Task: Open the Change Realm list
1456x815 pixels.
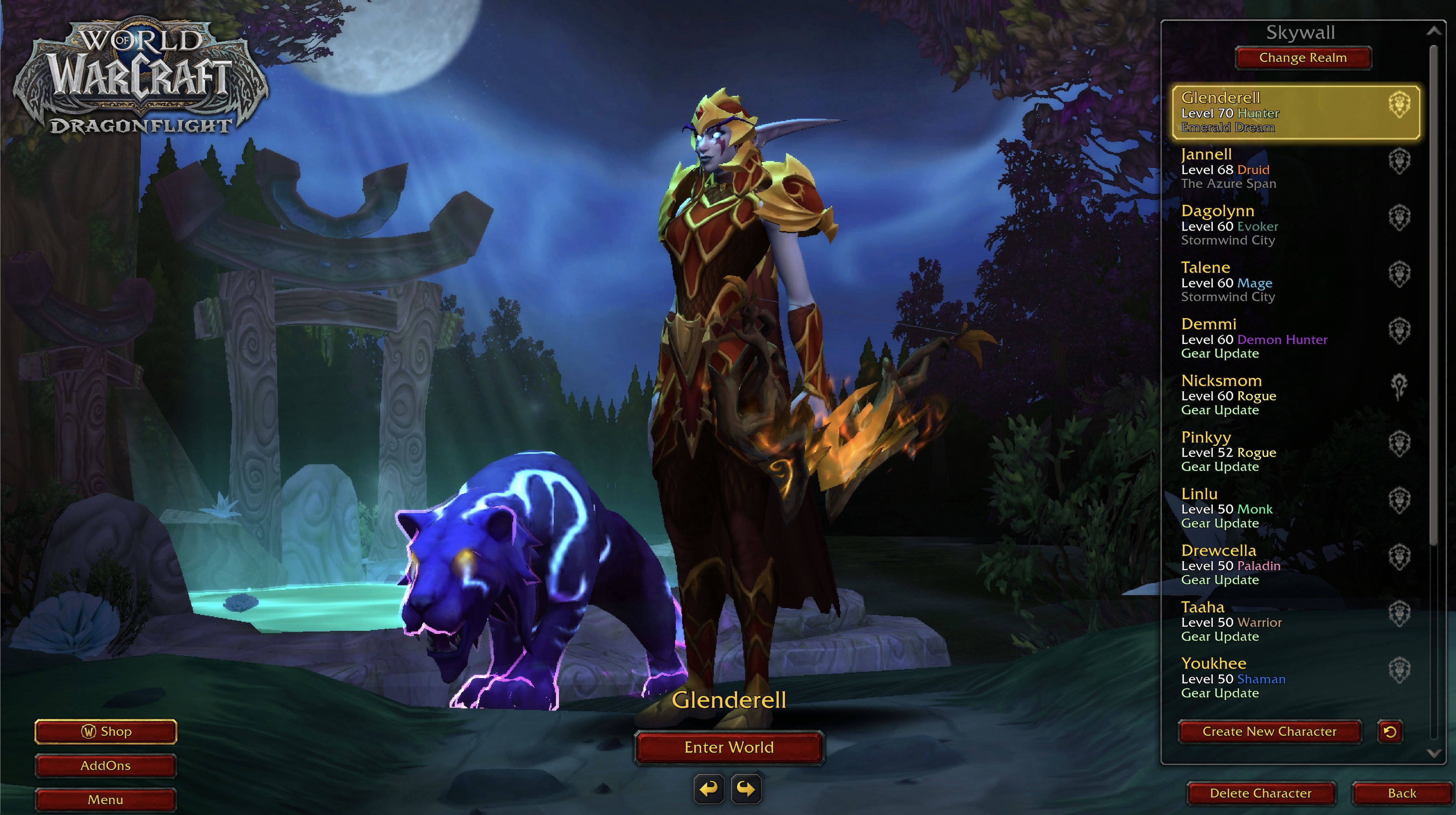Action: pos(1303,58)
